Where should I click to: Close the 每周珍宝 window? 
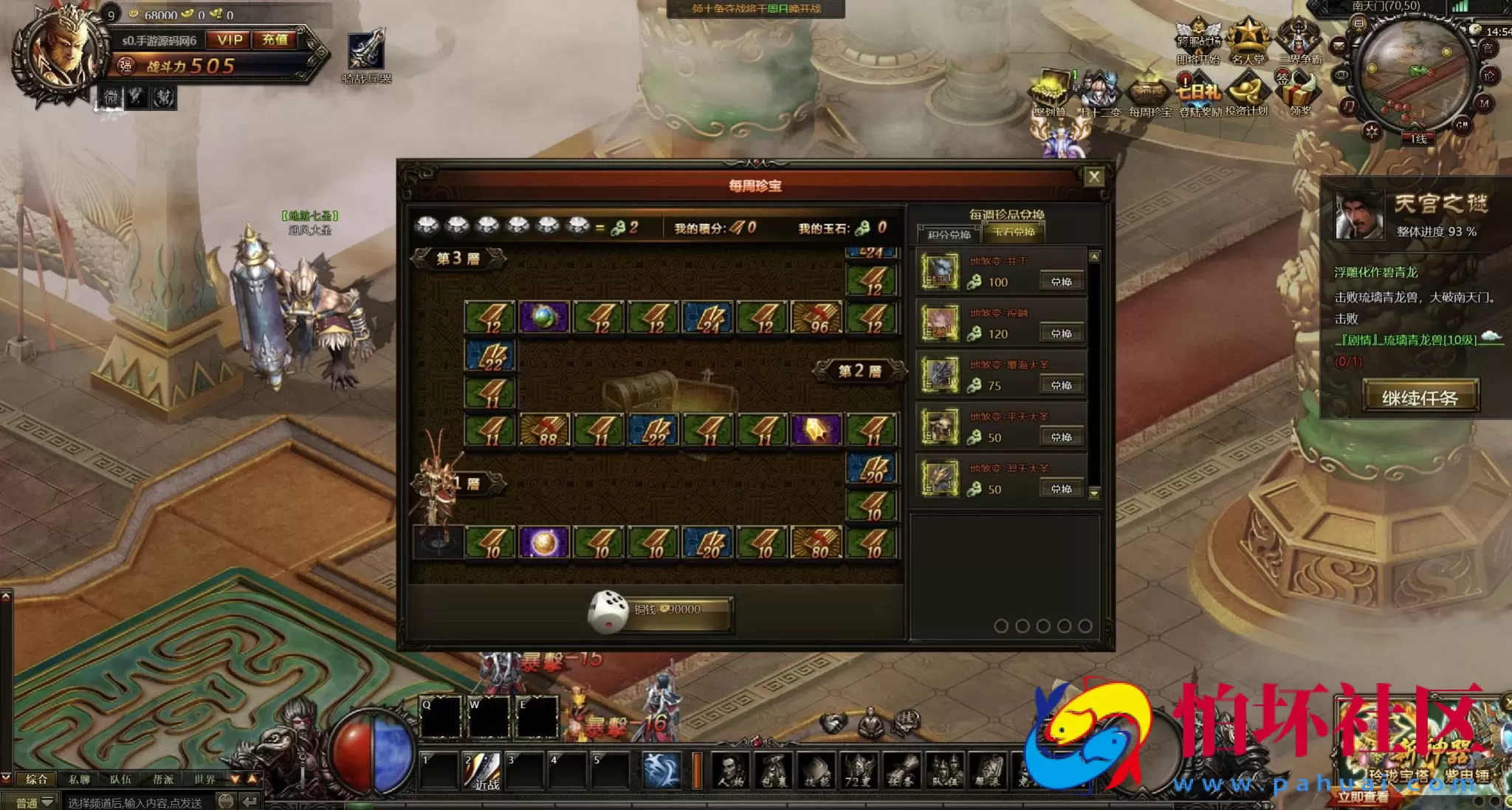pos(1093,176)
